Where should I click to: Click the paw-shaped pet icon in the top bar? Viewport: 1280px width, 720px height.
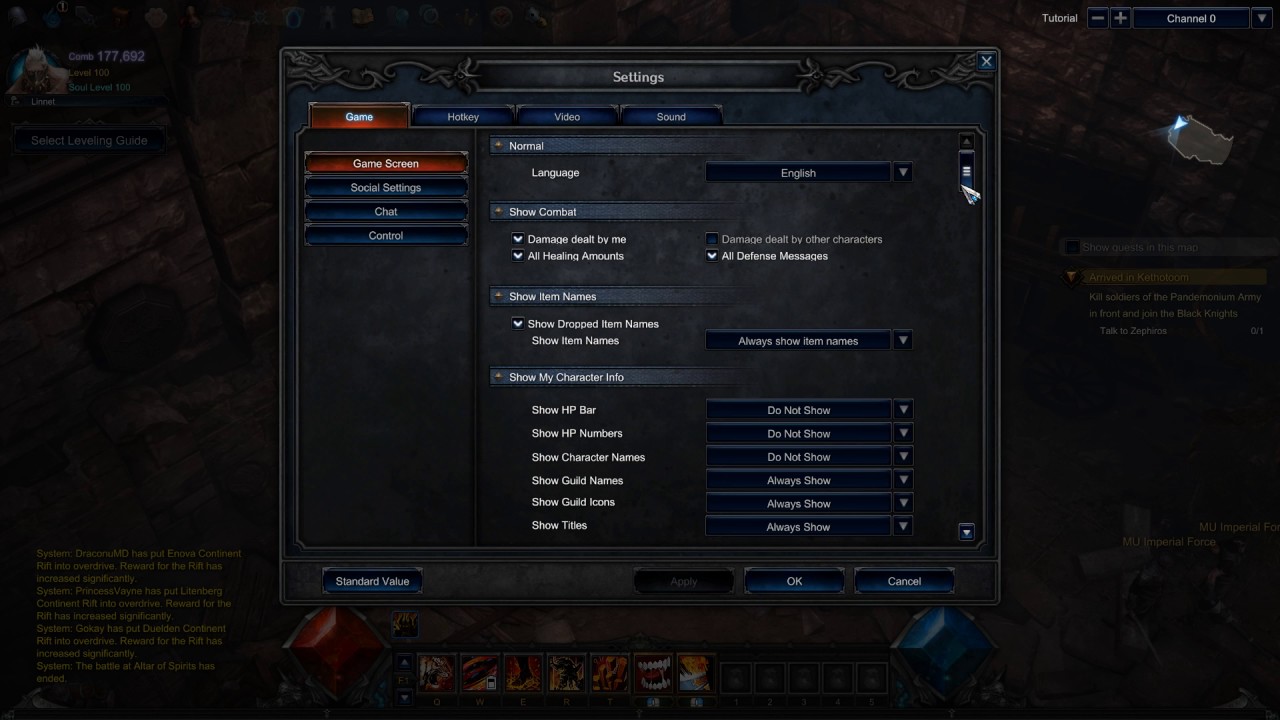[x=156, y=16]
